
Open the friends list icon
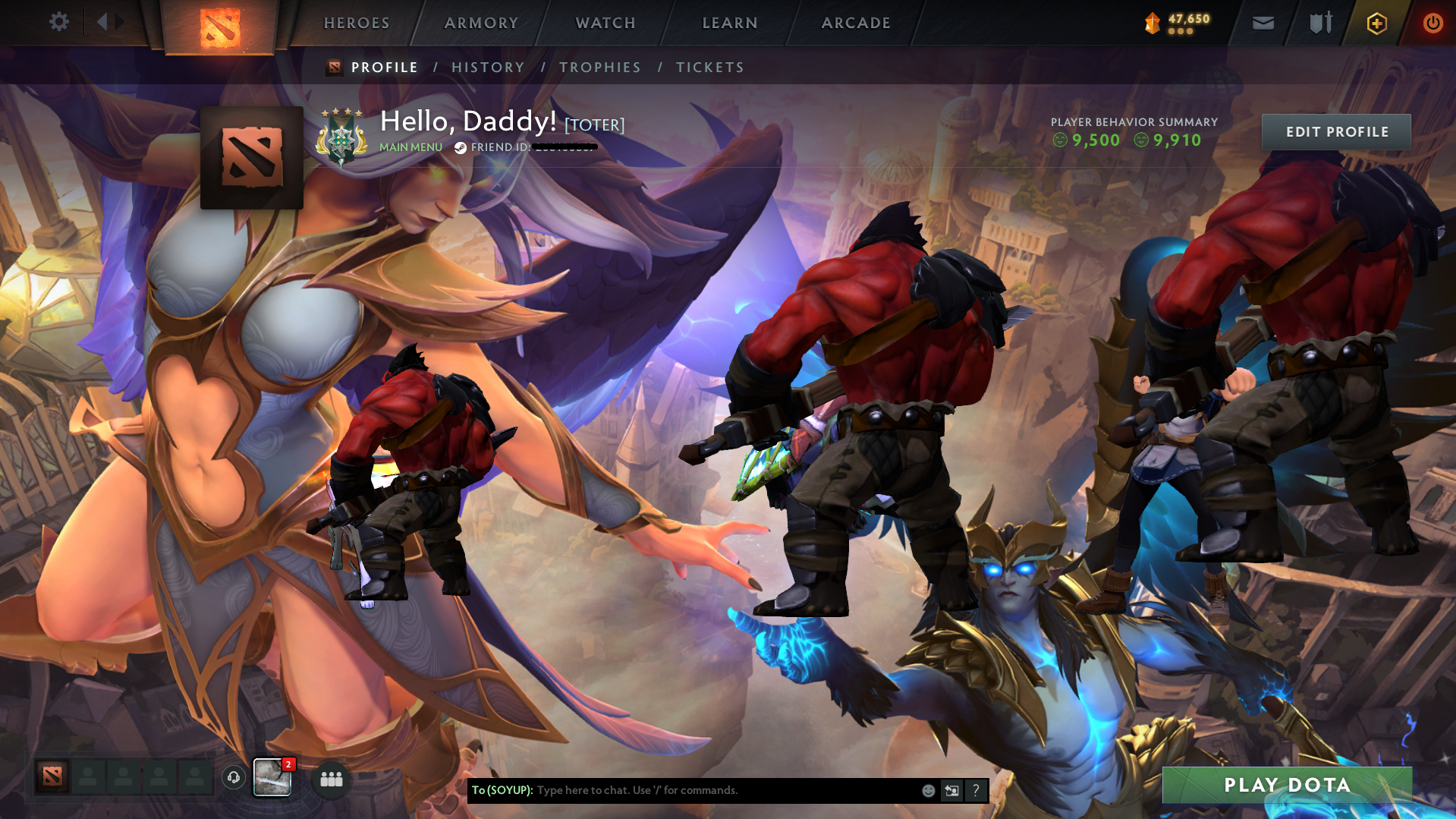tap(330, 779)
